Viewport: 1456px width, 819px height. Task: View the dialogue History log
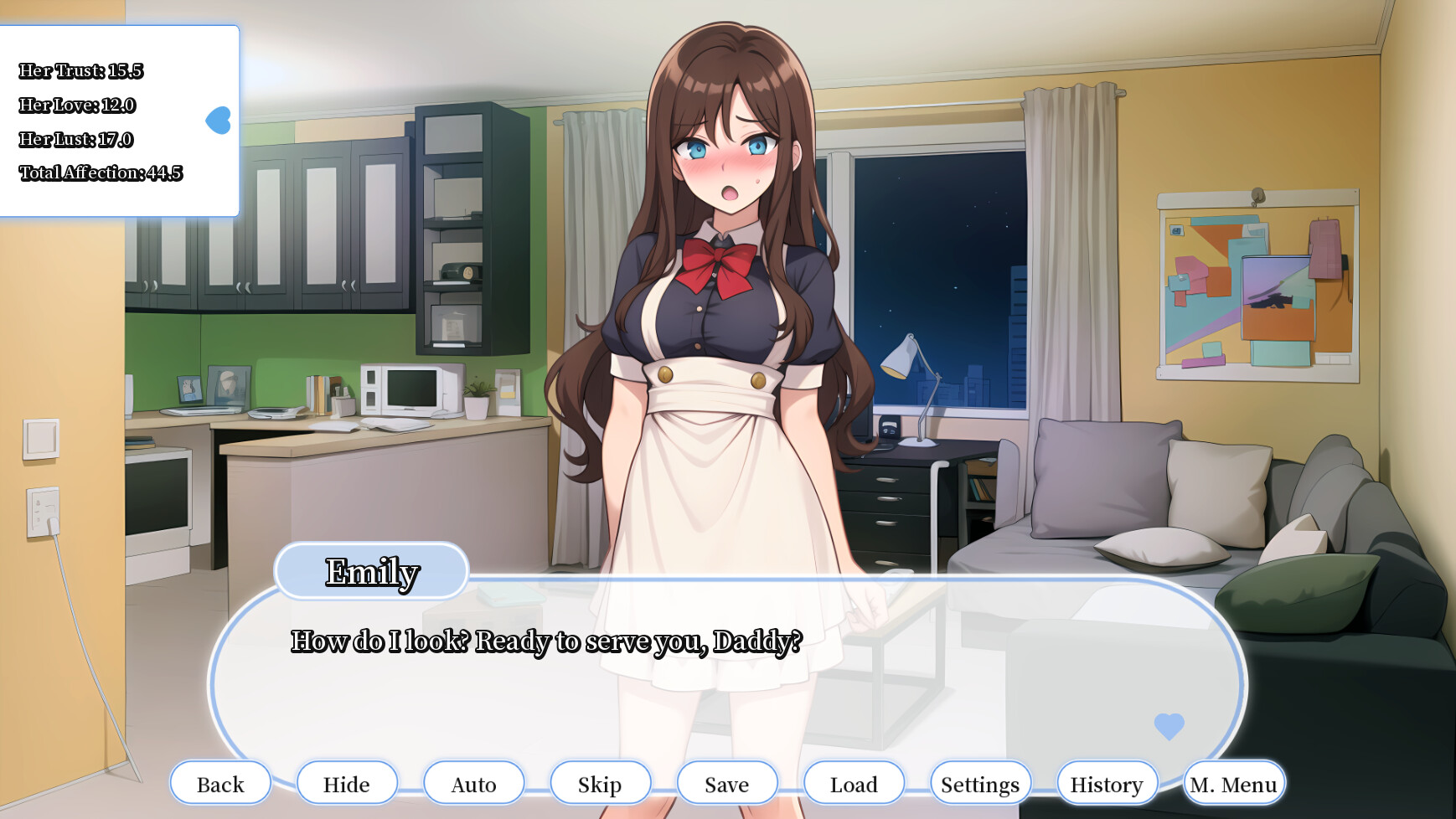[1107, 784]
